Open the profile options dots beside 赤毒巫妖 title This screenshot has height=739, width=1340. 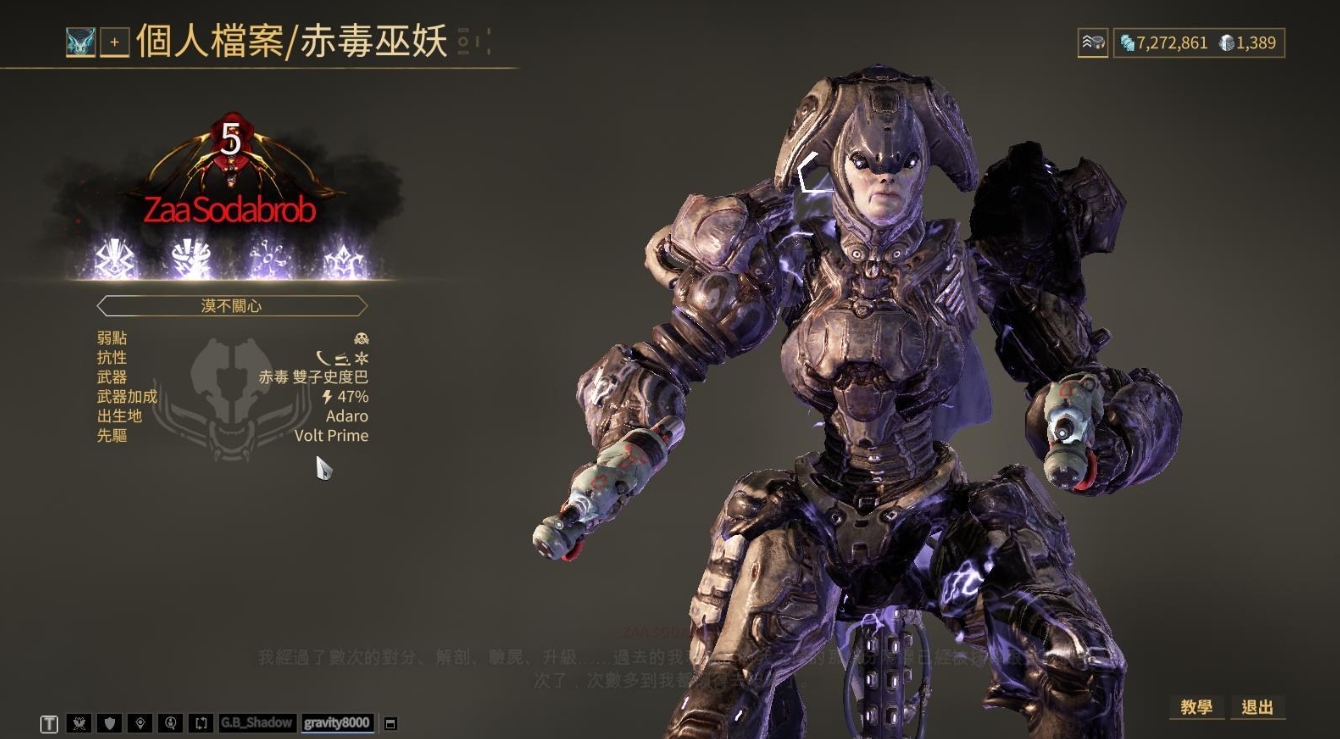point(465,43)
